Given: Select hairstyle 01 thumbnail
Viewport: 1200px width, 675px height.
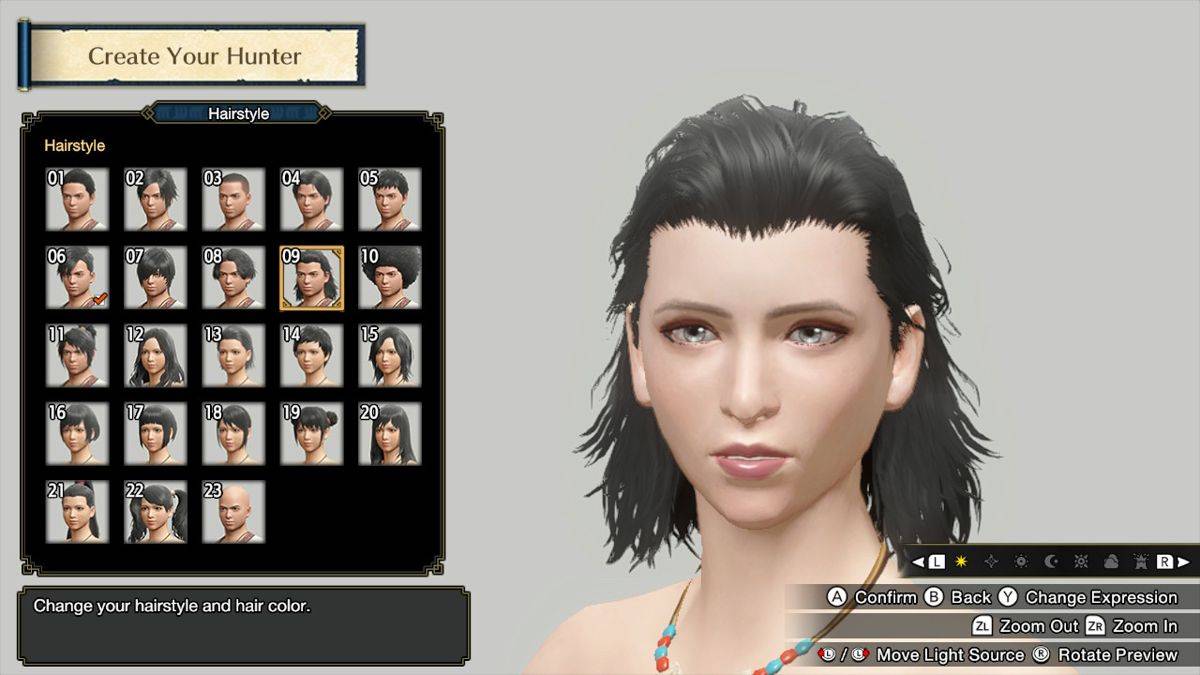Looking at the screenshot, I should [77, 199].
